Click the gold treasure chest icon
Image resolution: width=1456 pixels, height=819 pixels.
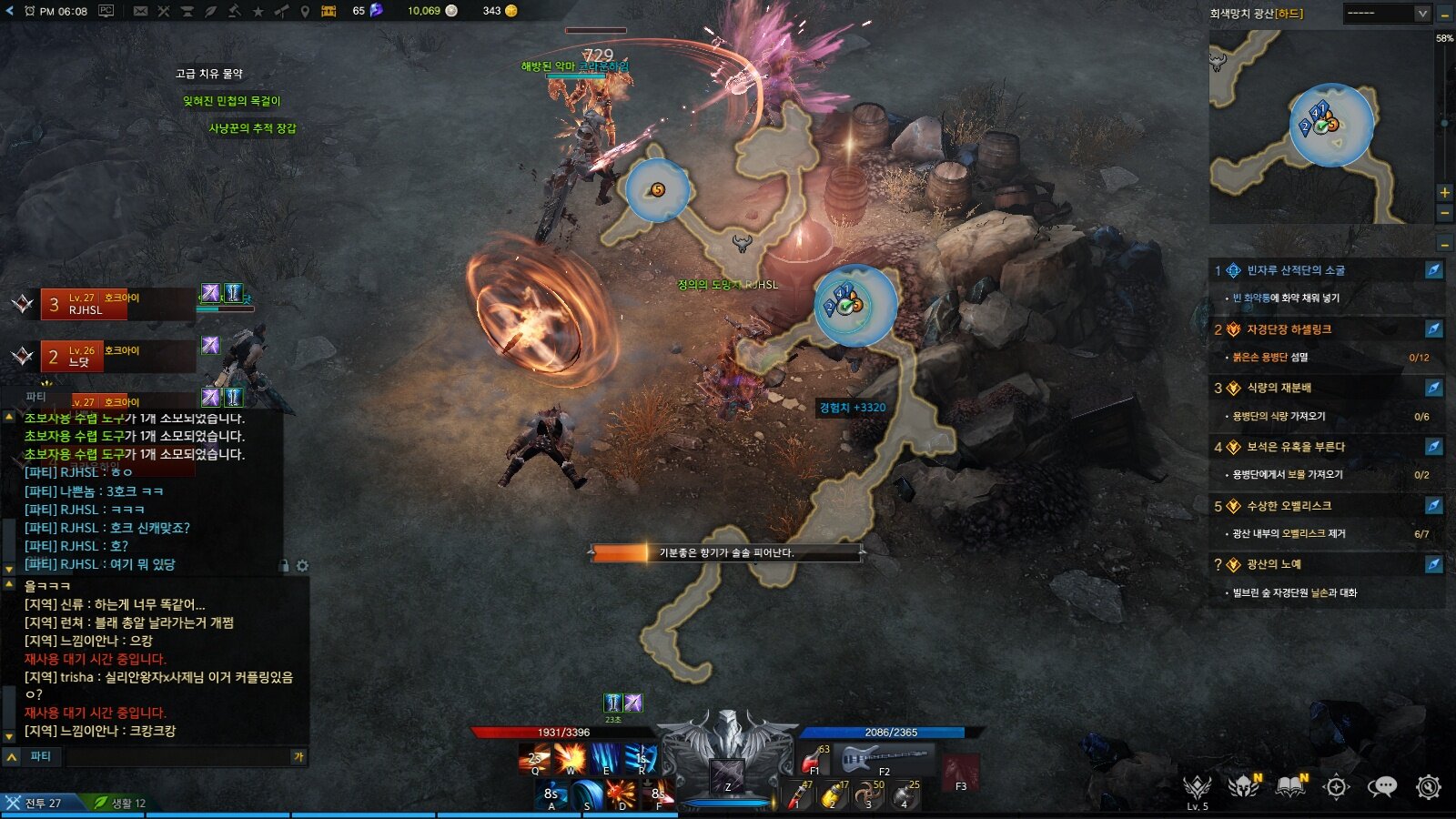tap(329, 11)
